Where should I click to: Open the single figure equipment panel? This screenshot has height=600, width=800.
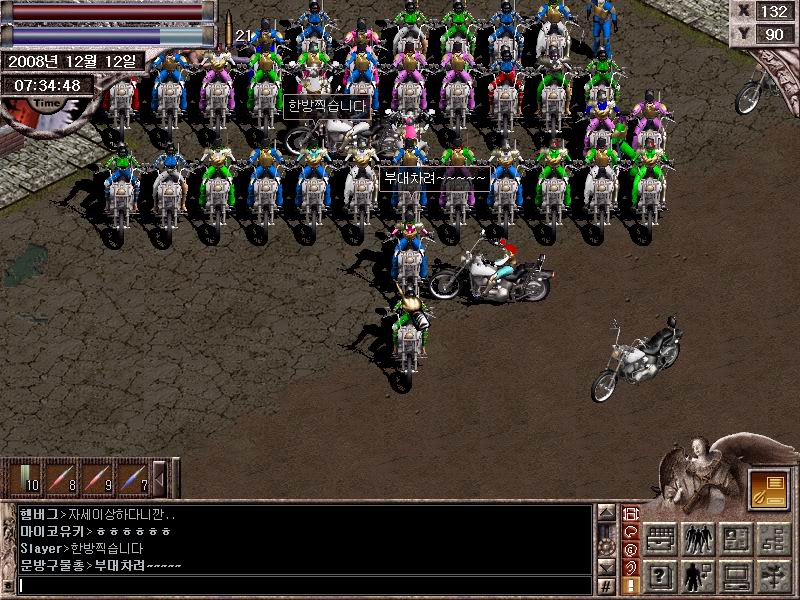[x=697, y=575]
